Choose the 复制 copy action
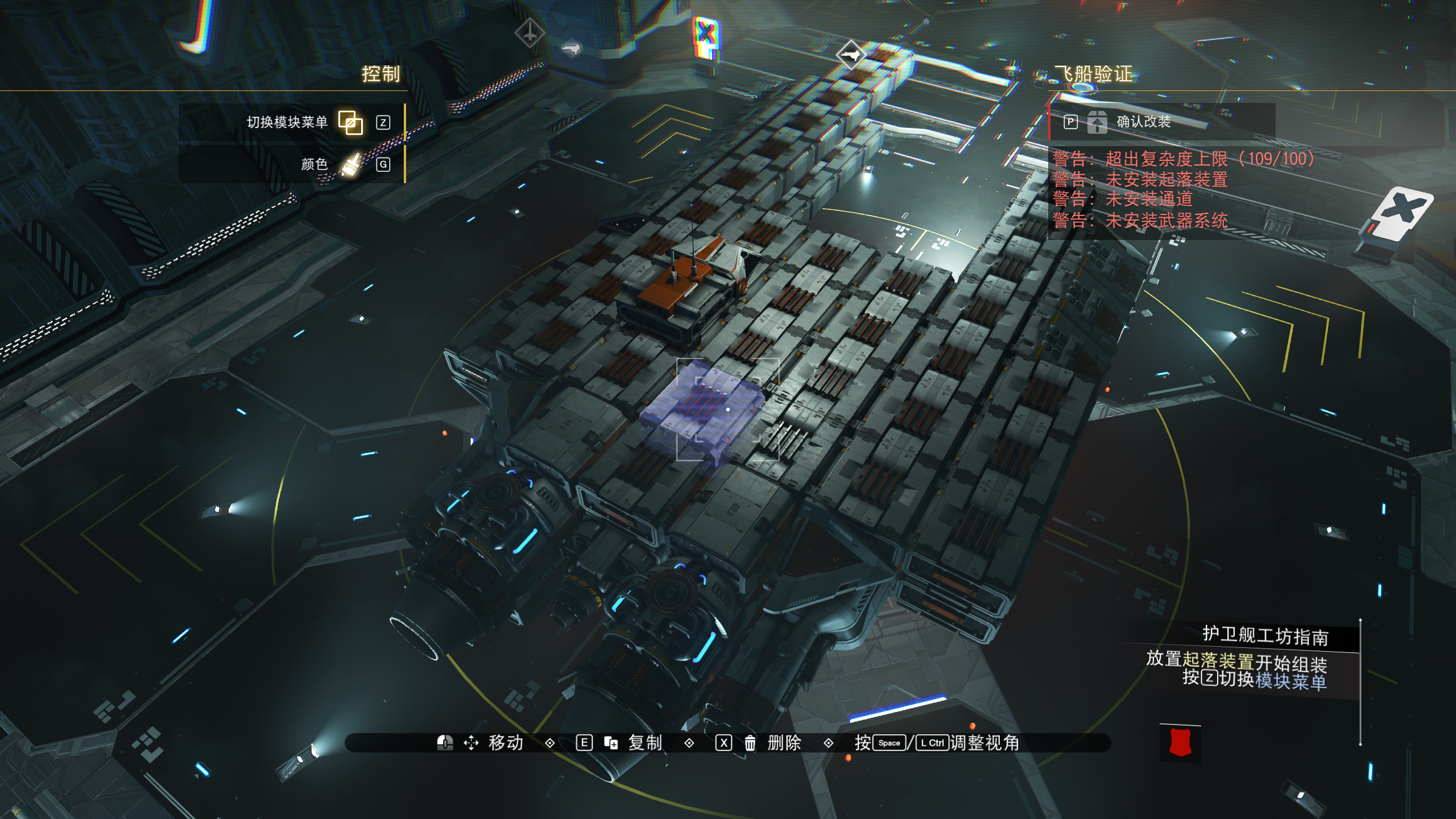Screen dimensions: 1456x819 (x=644, y=743)
